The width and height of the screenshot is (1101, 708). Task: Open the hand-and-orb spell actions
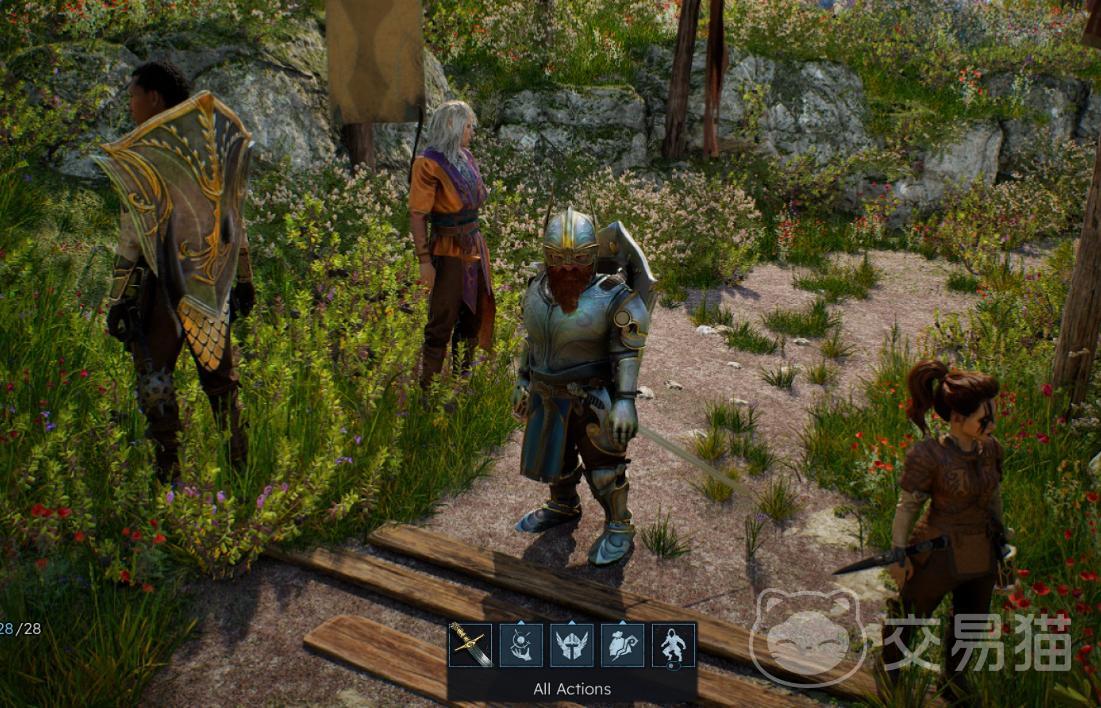click(521, 645)
